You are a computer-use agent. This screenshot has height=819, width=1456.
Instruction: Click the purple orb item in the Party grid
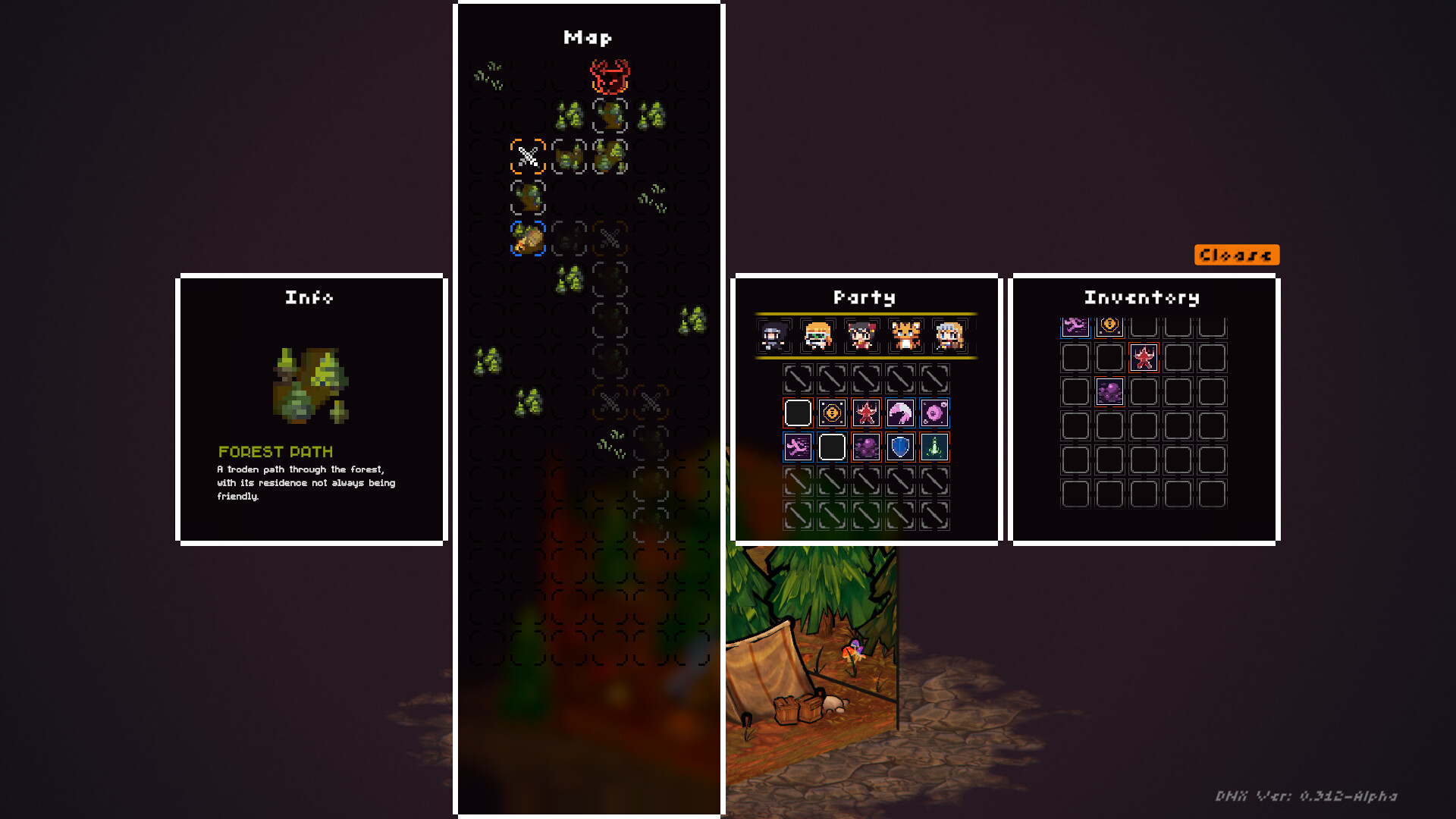(934, 413)
